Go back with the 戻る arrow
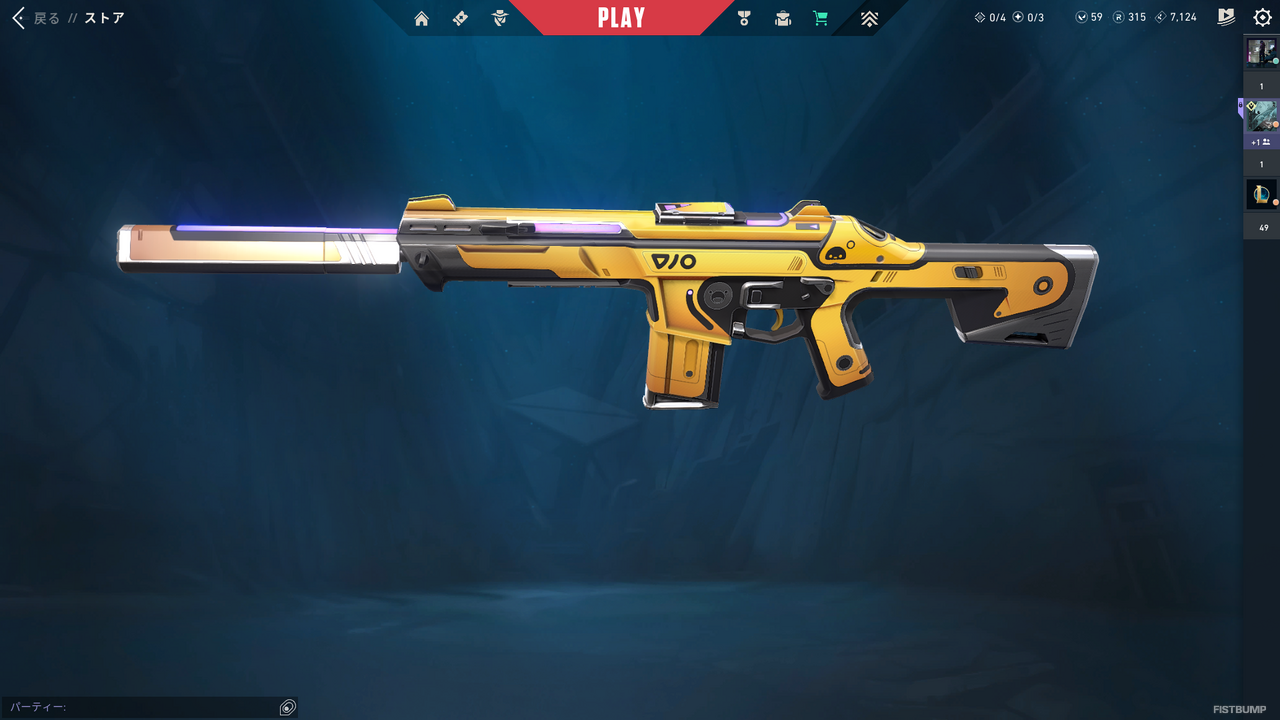 tap(19, 18)
